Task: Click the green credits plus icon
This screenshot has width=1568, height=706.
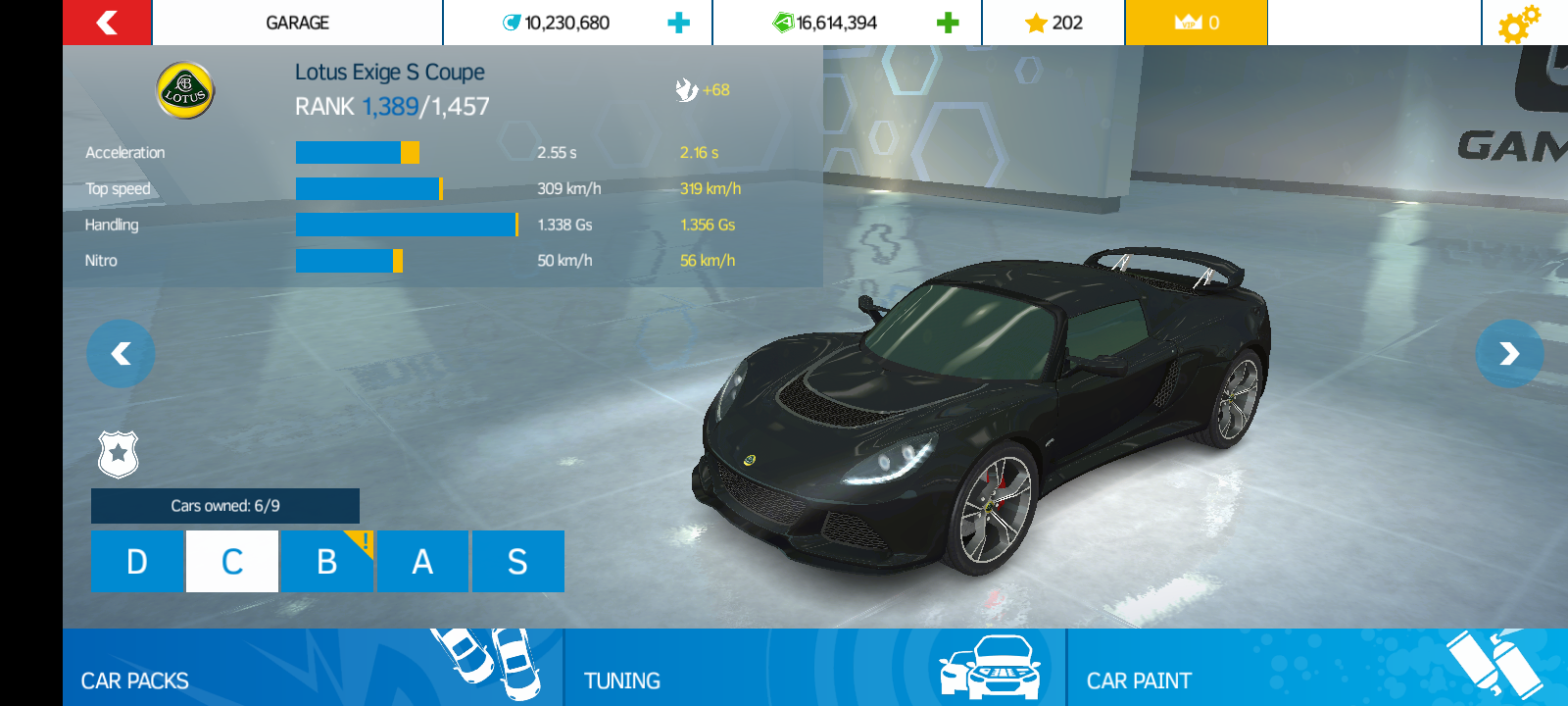Action: pos(946,22)
